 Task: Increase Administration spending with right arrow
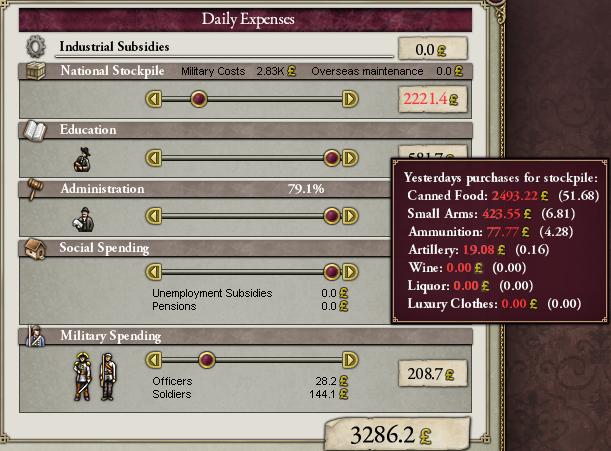tap(350, 216)
